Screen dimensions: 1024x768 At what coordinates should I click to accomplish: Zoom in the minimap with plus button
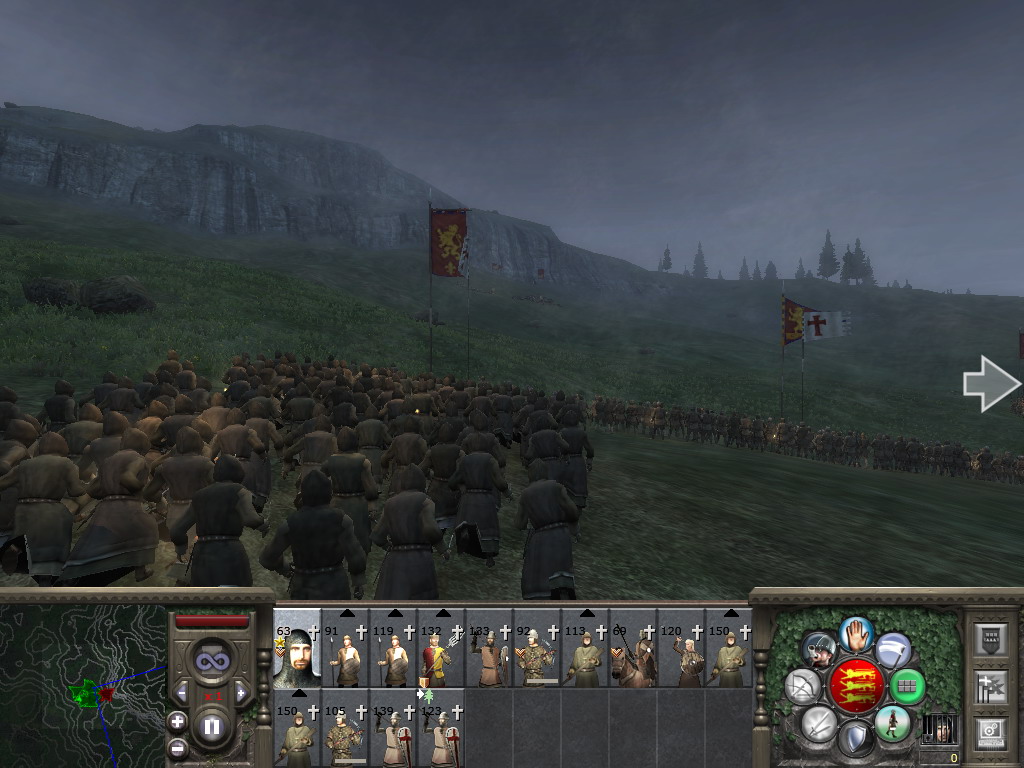coord(178,721)
